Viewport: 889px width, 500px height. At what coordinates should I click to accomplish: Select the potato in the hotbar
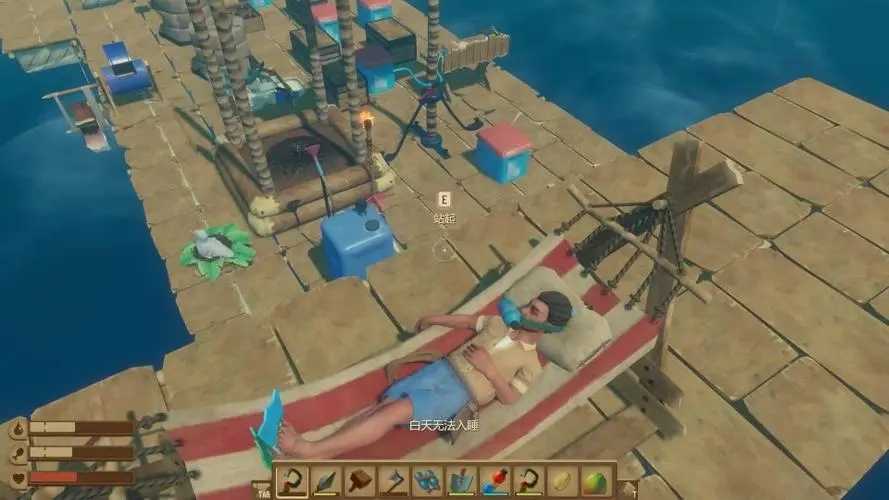562,481
